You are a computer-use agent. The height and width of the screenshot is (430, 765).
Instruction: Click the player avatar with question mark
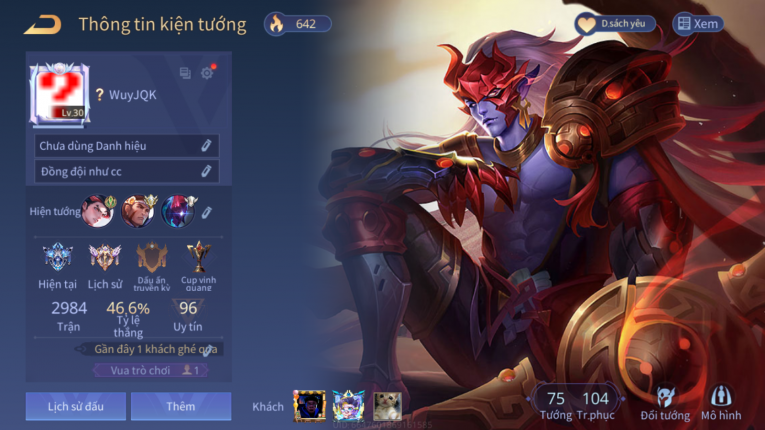pos(60,94)
